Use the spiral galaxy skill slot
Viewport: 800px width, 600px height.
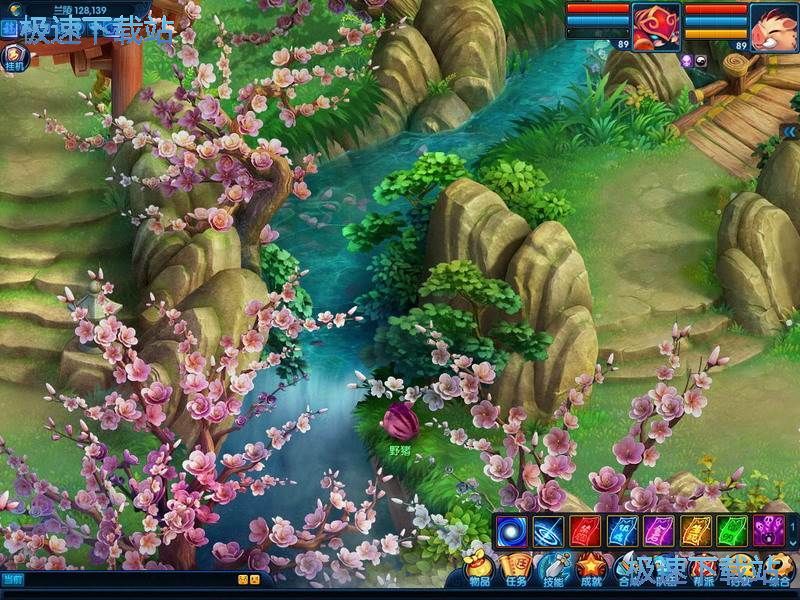[548, 530]
